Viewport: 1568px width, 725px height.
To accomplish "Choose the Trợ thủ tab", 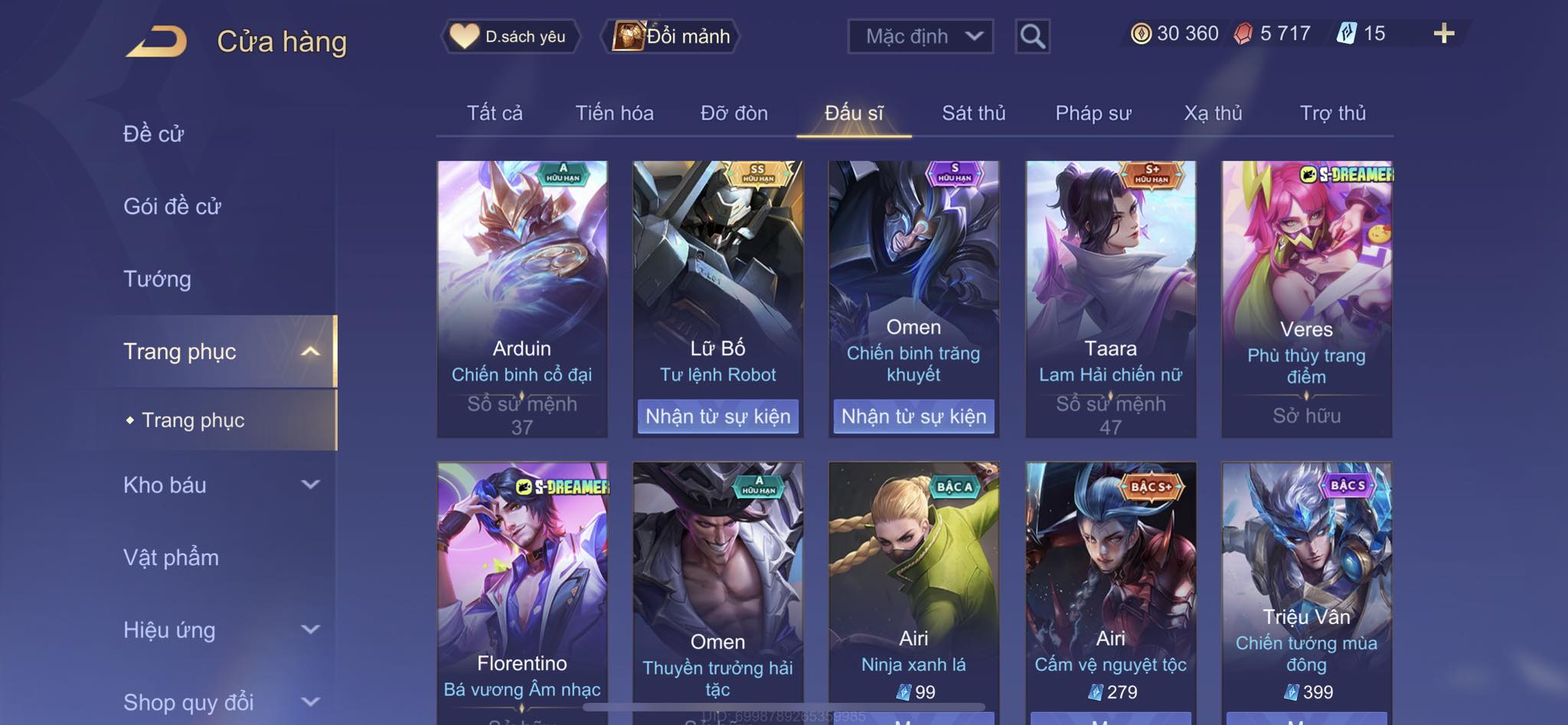I will [1332, 113].
